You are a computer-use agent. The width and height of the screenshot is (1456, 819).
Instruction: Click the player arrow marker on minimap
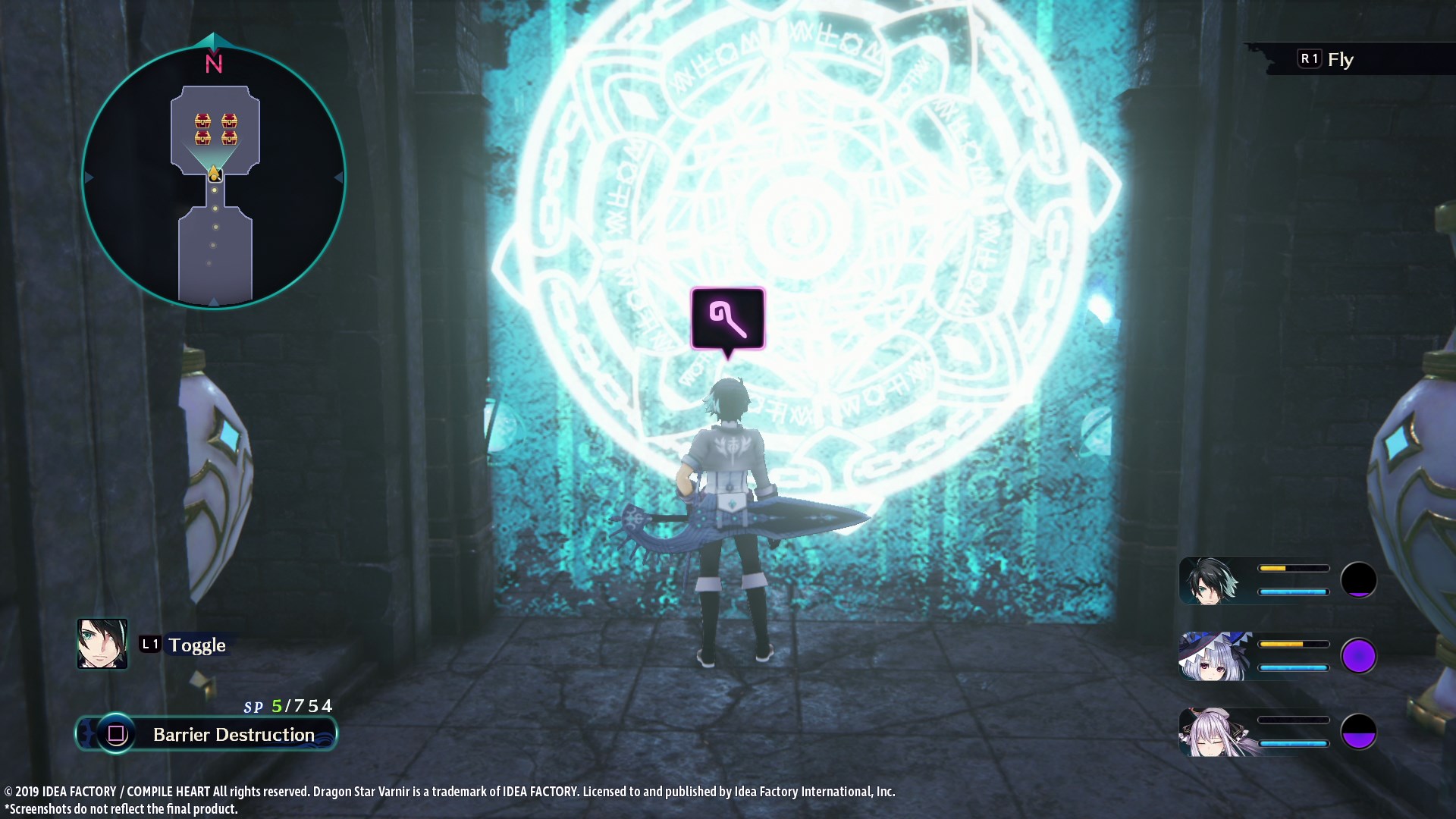pos(215,174)
